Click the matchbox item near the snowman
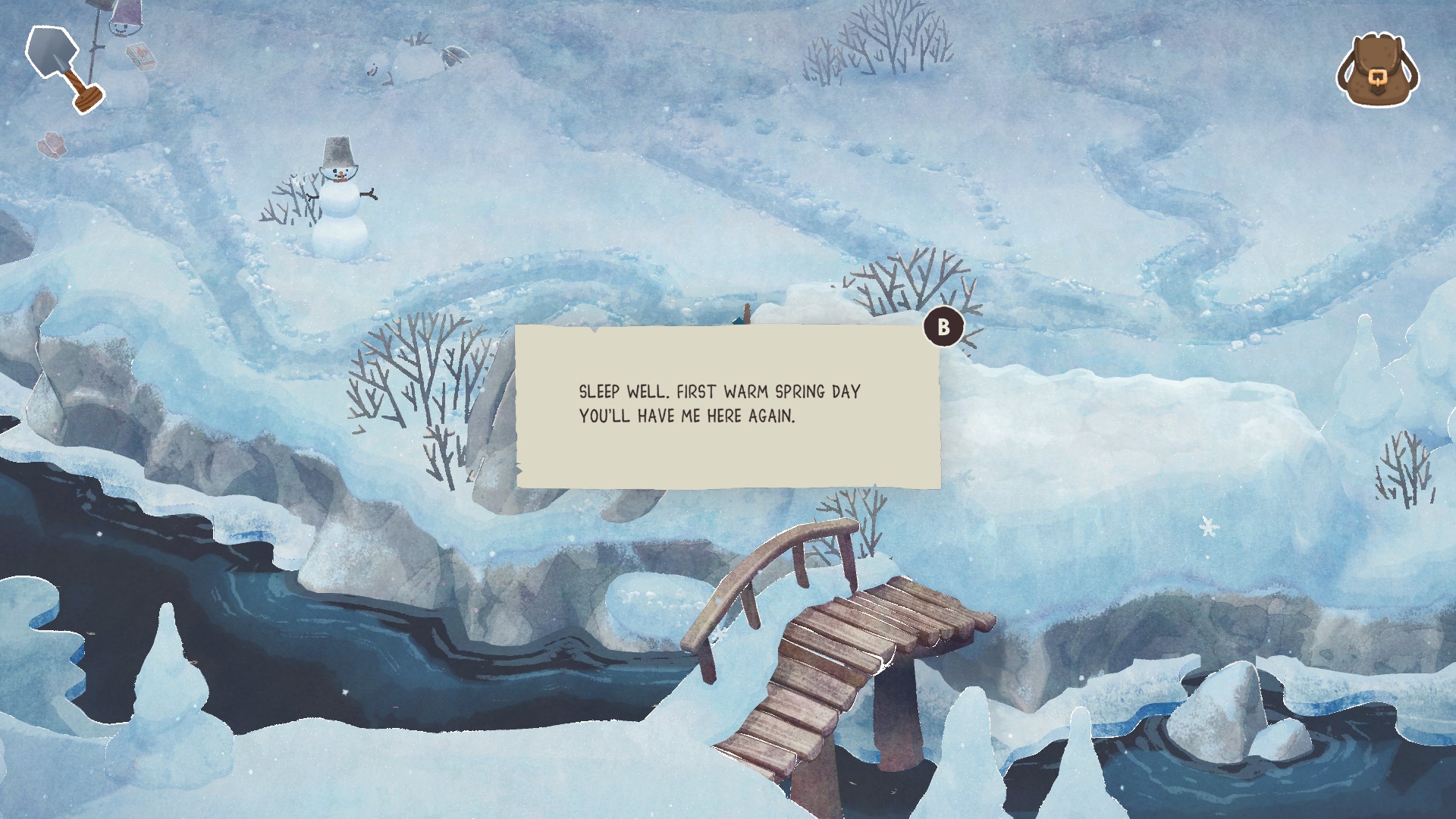 coord(141,55)
